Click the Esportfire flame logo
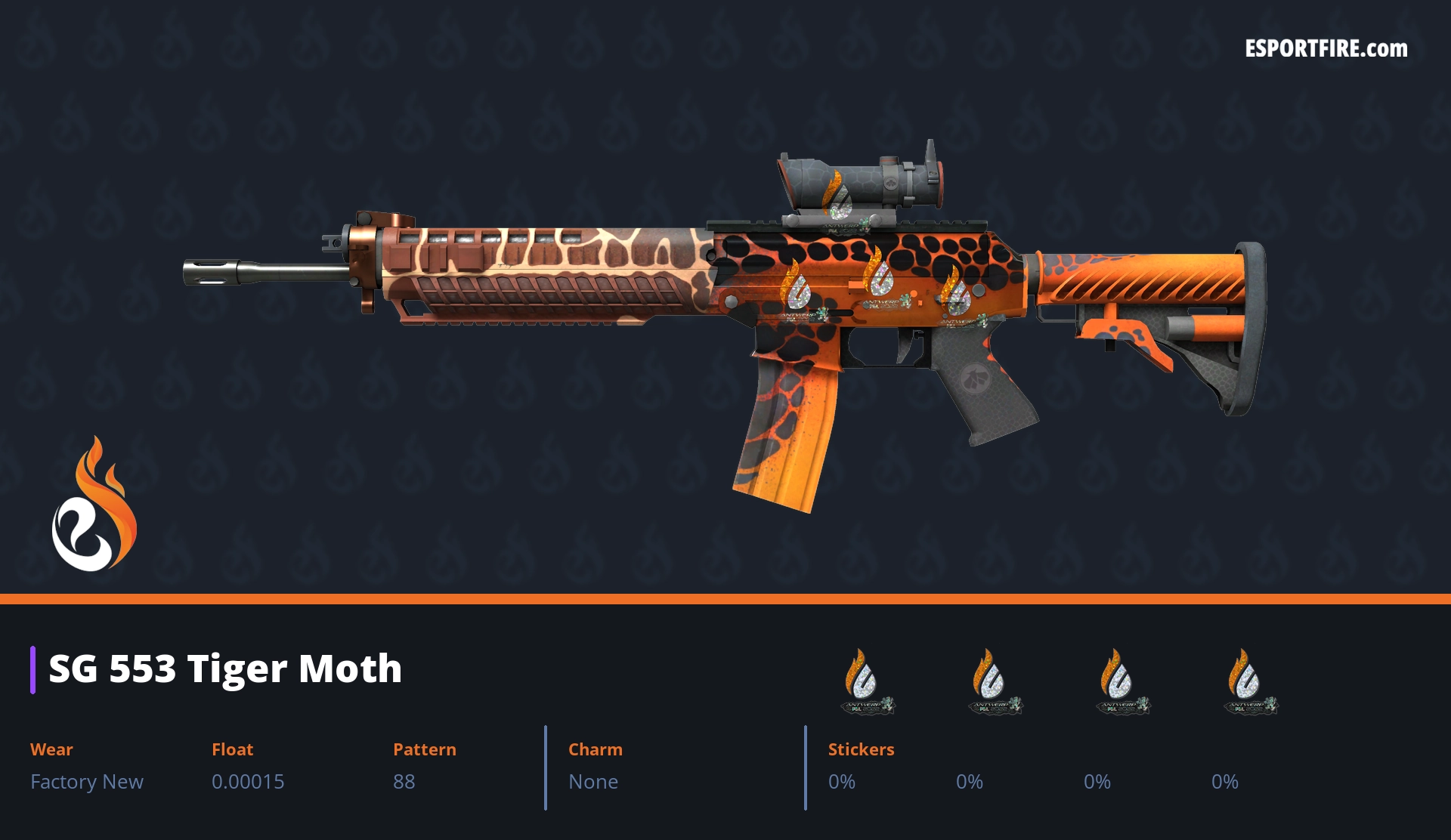Viewport: 1451px width, 840px height. (x=94, y=505)
